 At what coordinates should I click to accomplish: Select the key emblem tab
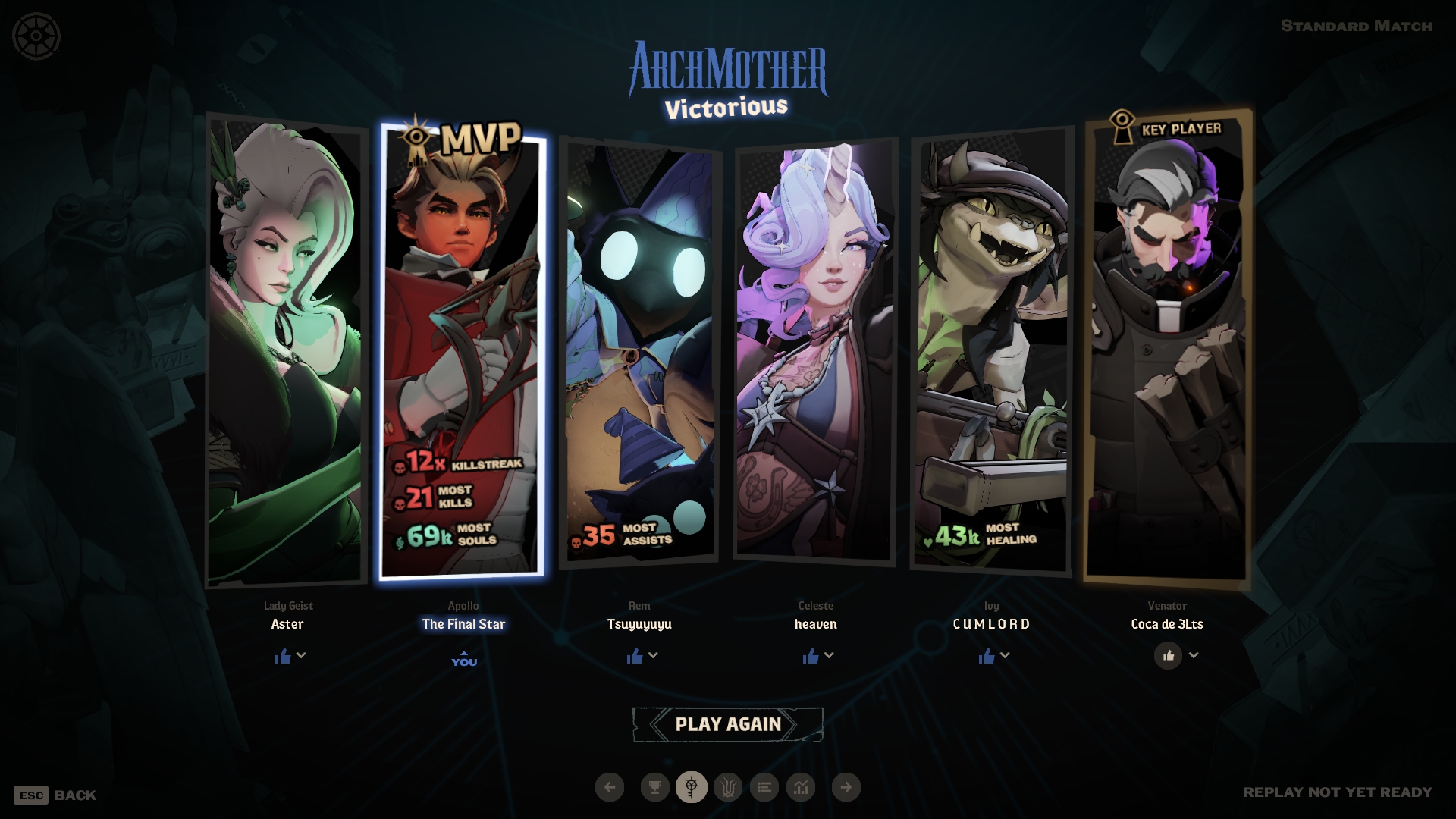pyautogui.click(x=691, y=787)
